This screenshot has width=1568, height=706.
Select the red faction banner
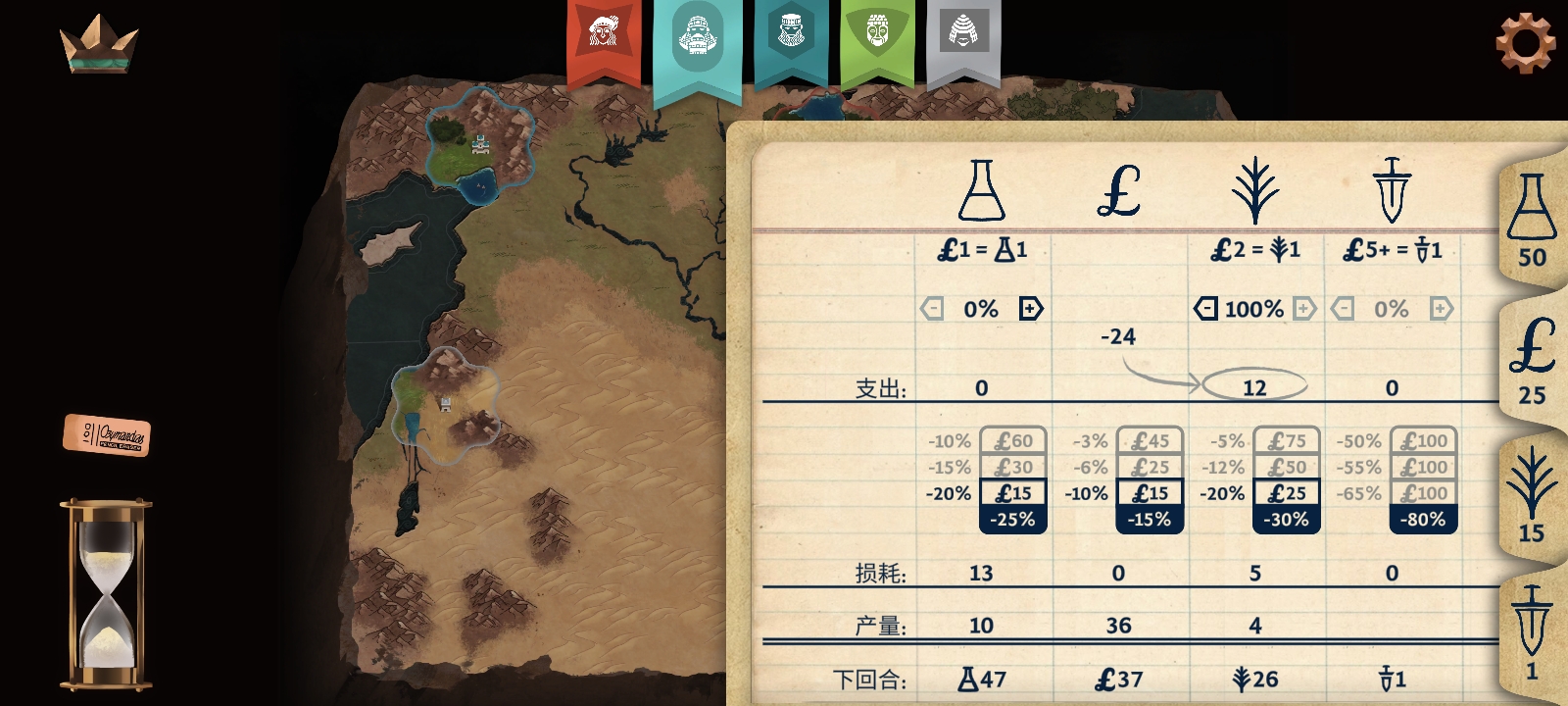pos(604,37)
